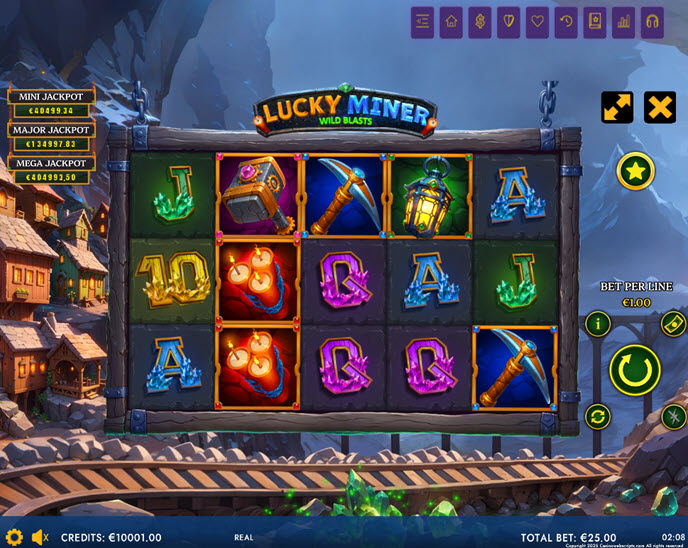The width and height of the screenshot is (688, 548).
Task: Click the turbo button beside the spin button
Action: click(672, 417)
